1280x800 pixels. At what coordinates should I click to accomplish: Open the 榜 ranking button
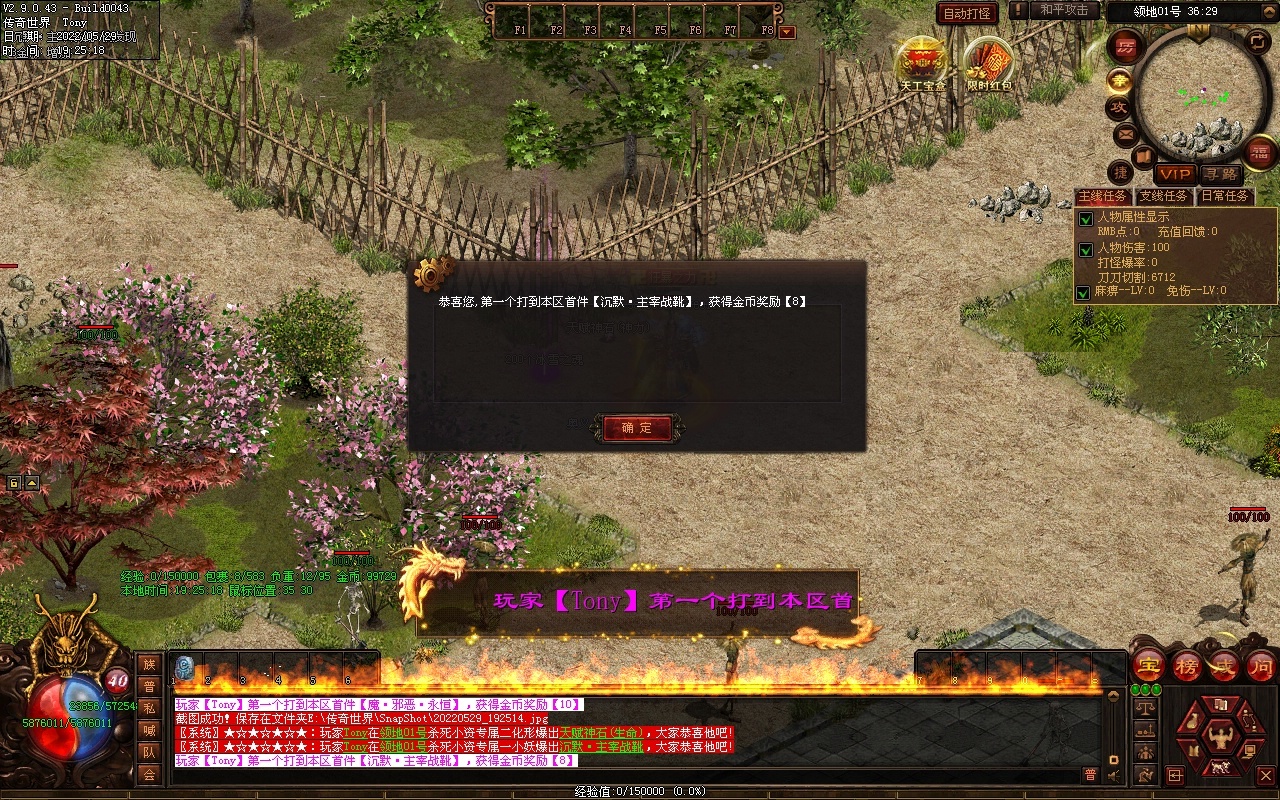(x=1187, y=666)
